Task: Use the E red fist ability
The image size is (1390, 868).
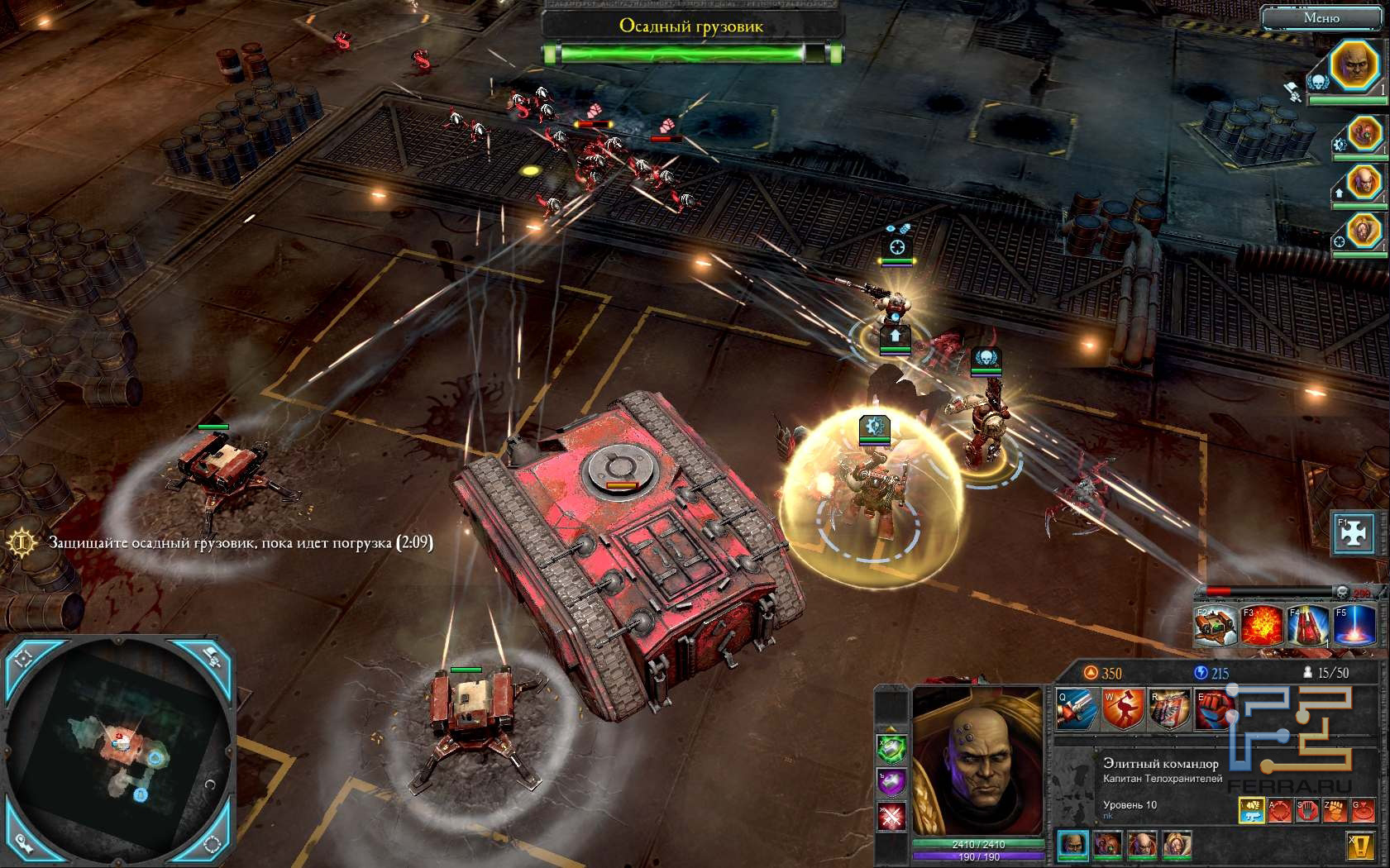Action: coord(1215,709)
